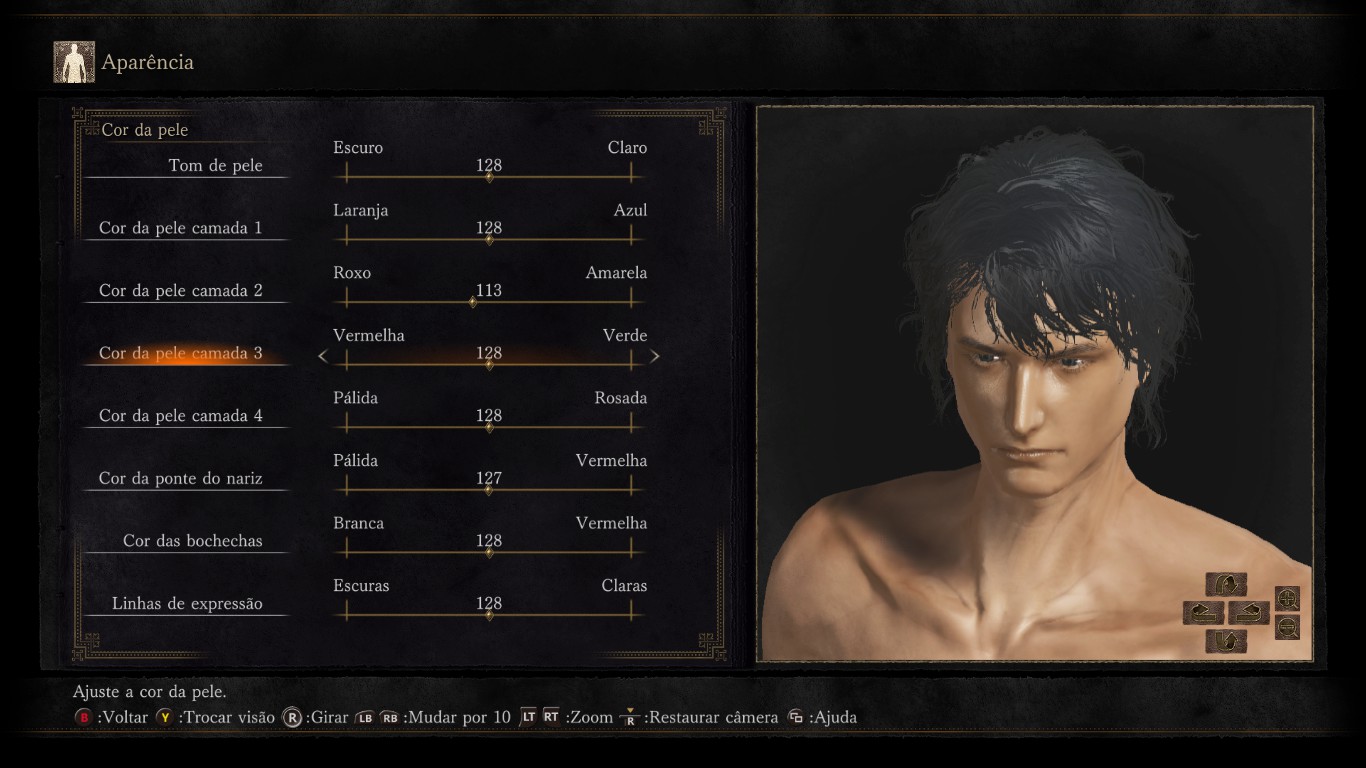Open the Cor das bochechas setting
Image resolution: width=1366 pixels, height=768 pixels.
pos(193,541)
